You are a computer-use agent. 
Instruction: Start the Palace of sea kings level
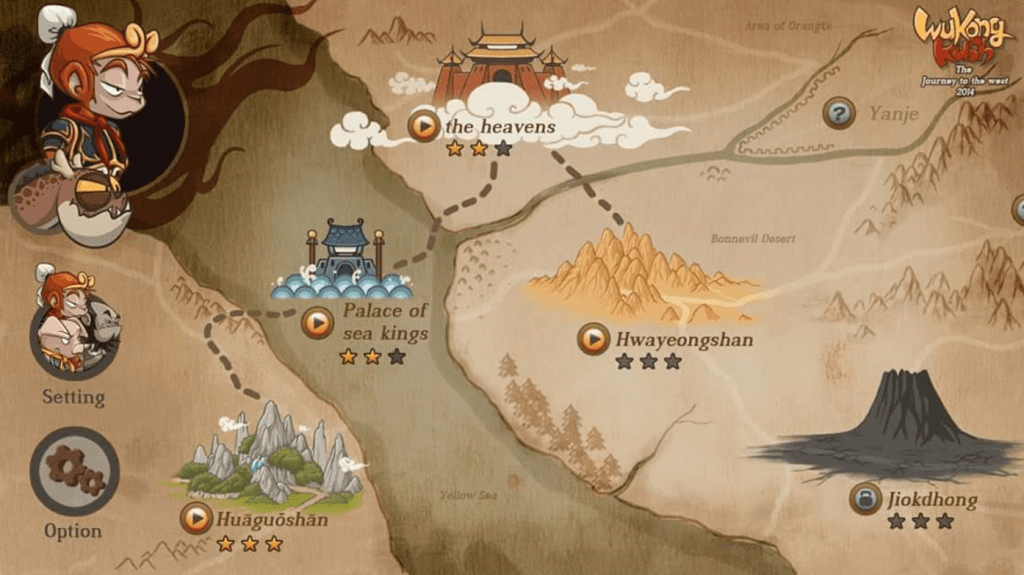(x=317, y=322)
